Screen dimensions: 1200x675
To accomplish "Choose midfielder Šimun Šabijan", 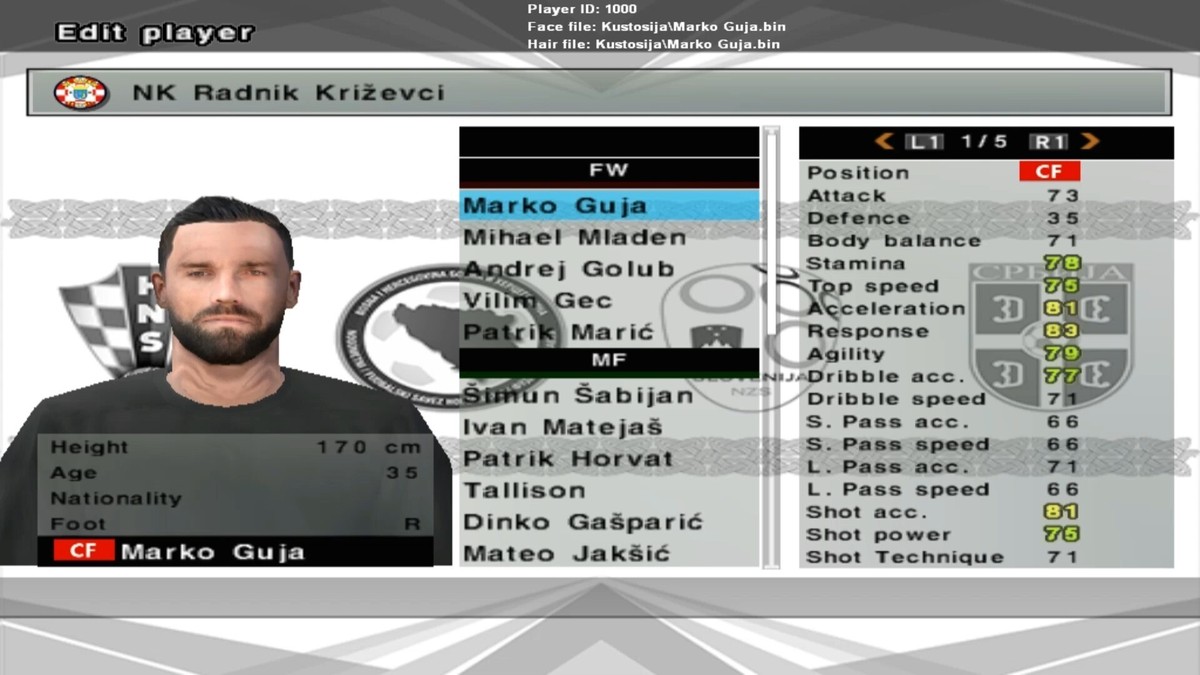I will click(578, 395).
